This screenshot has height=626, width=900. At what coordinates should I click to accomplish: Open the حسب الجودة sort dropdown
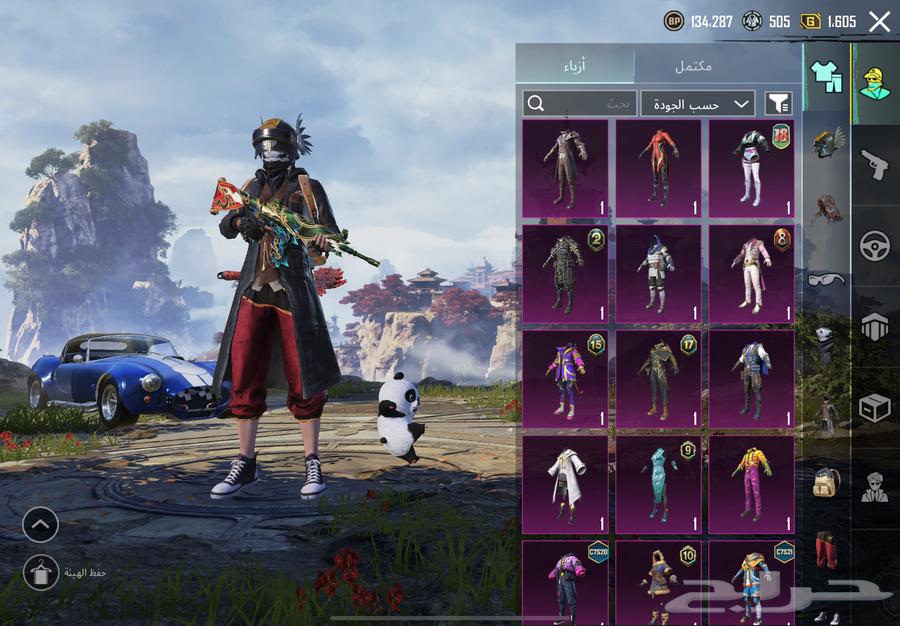697,103
